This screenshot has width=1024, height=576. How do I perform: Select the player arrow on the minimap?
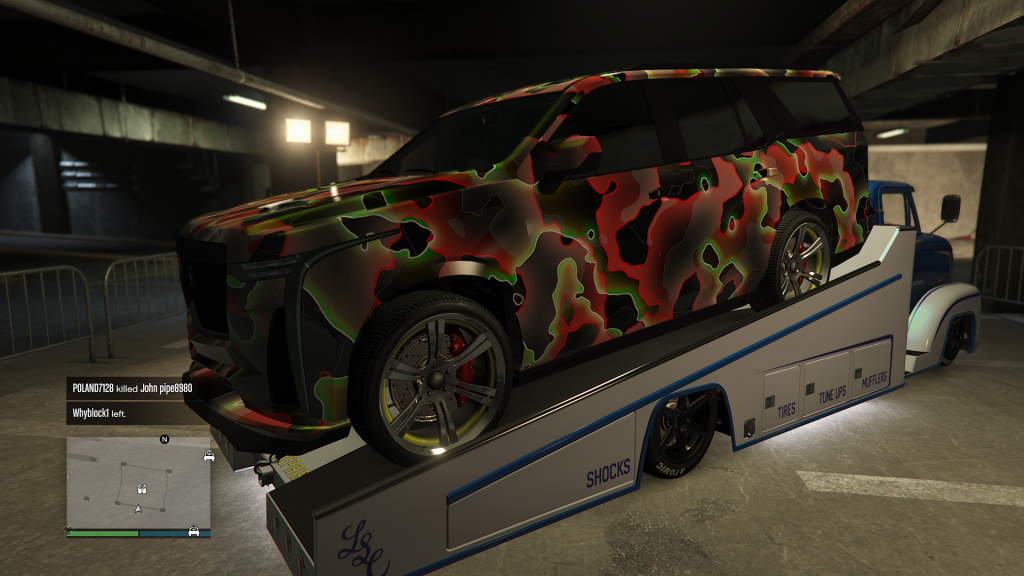click(x=138, y=509)
